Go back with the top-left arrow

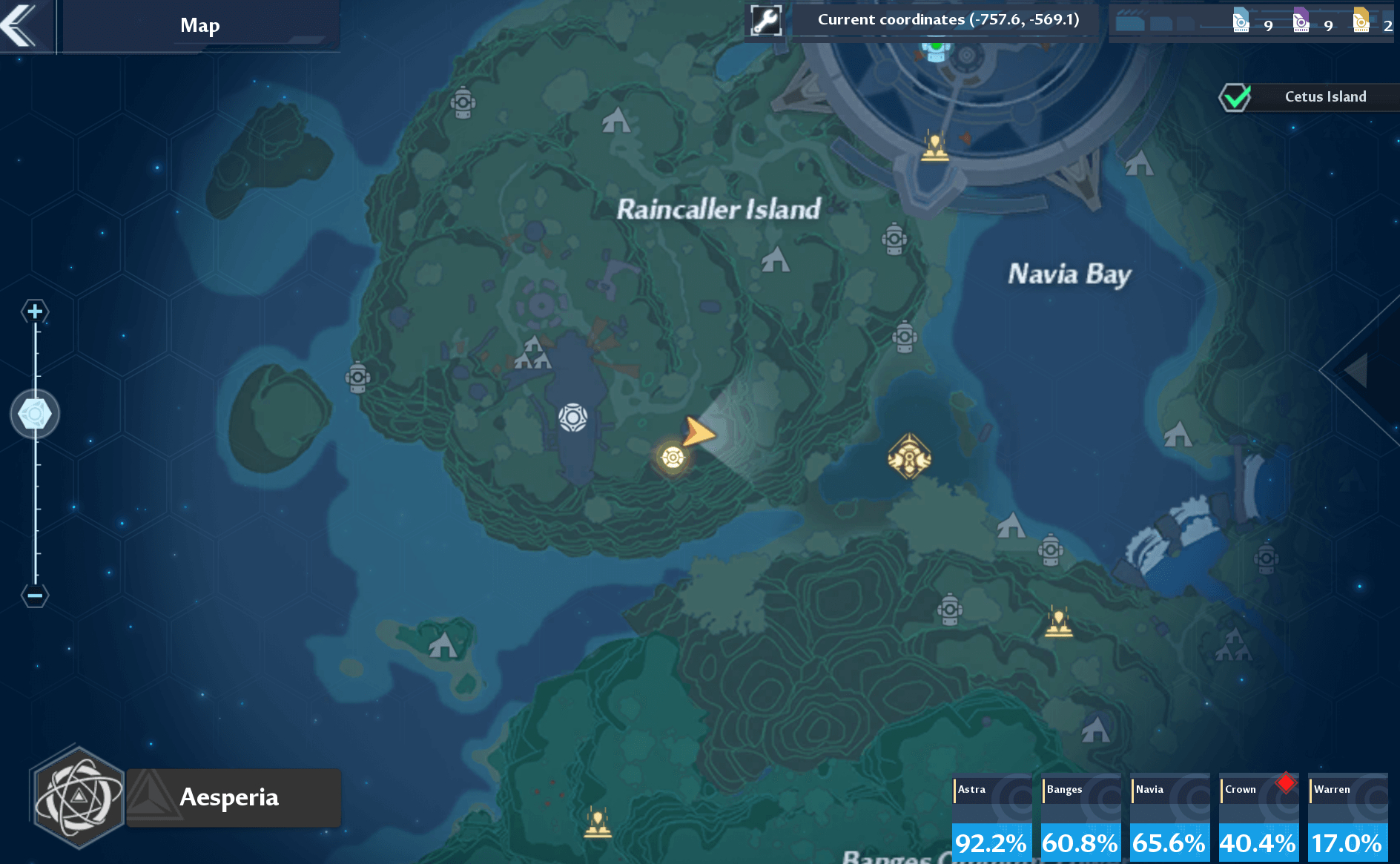[21, 25]
